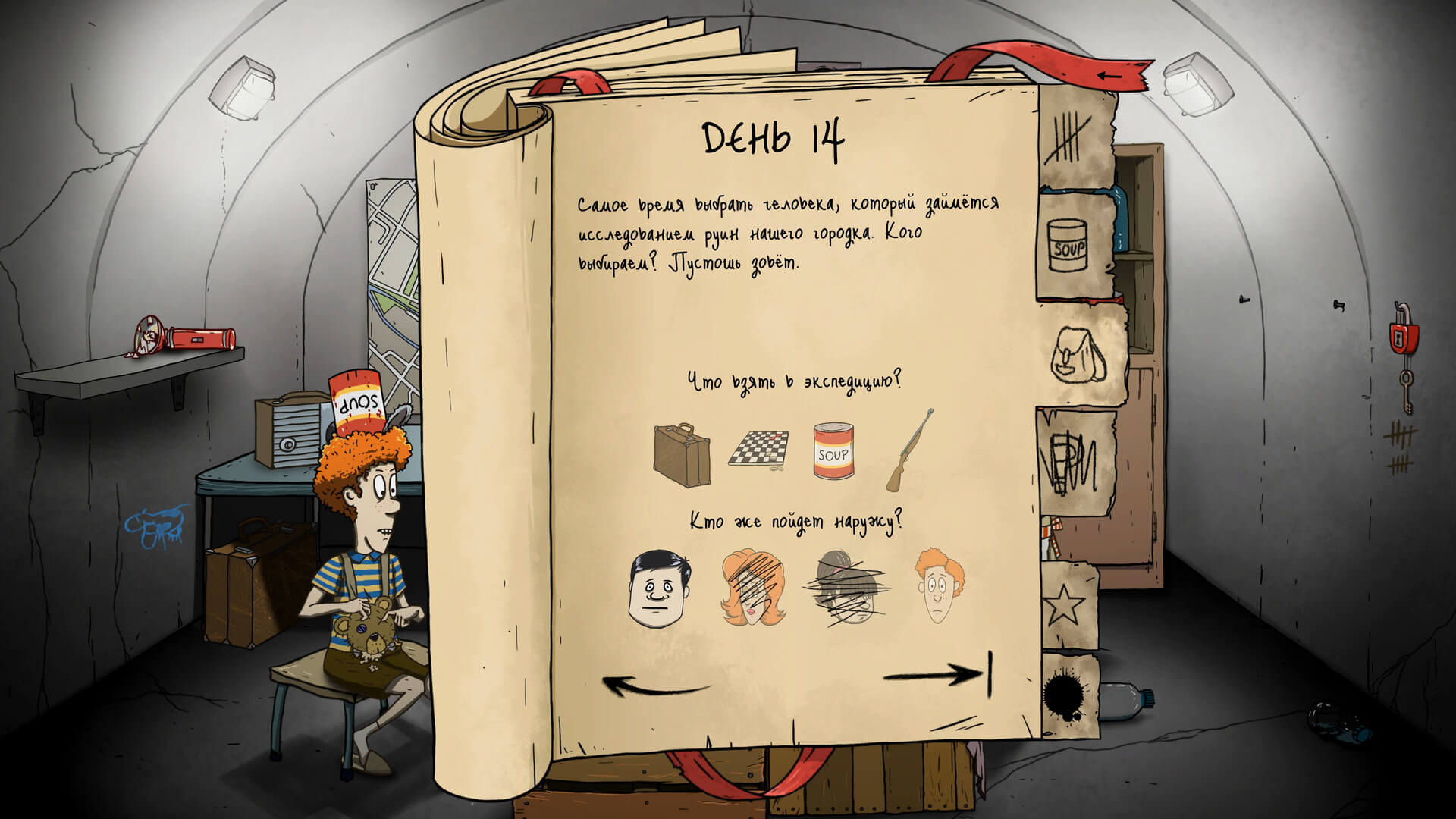Go to the next journal page

(x=939, y=673)
